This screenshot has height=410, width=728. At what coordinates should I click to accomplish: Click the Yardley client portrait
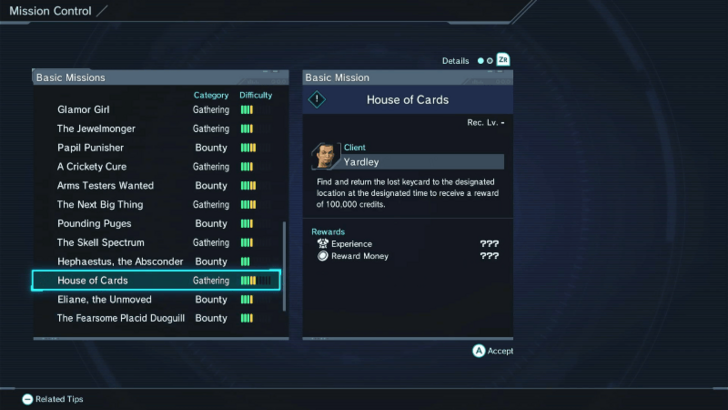point(325,155)
